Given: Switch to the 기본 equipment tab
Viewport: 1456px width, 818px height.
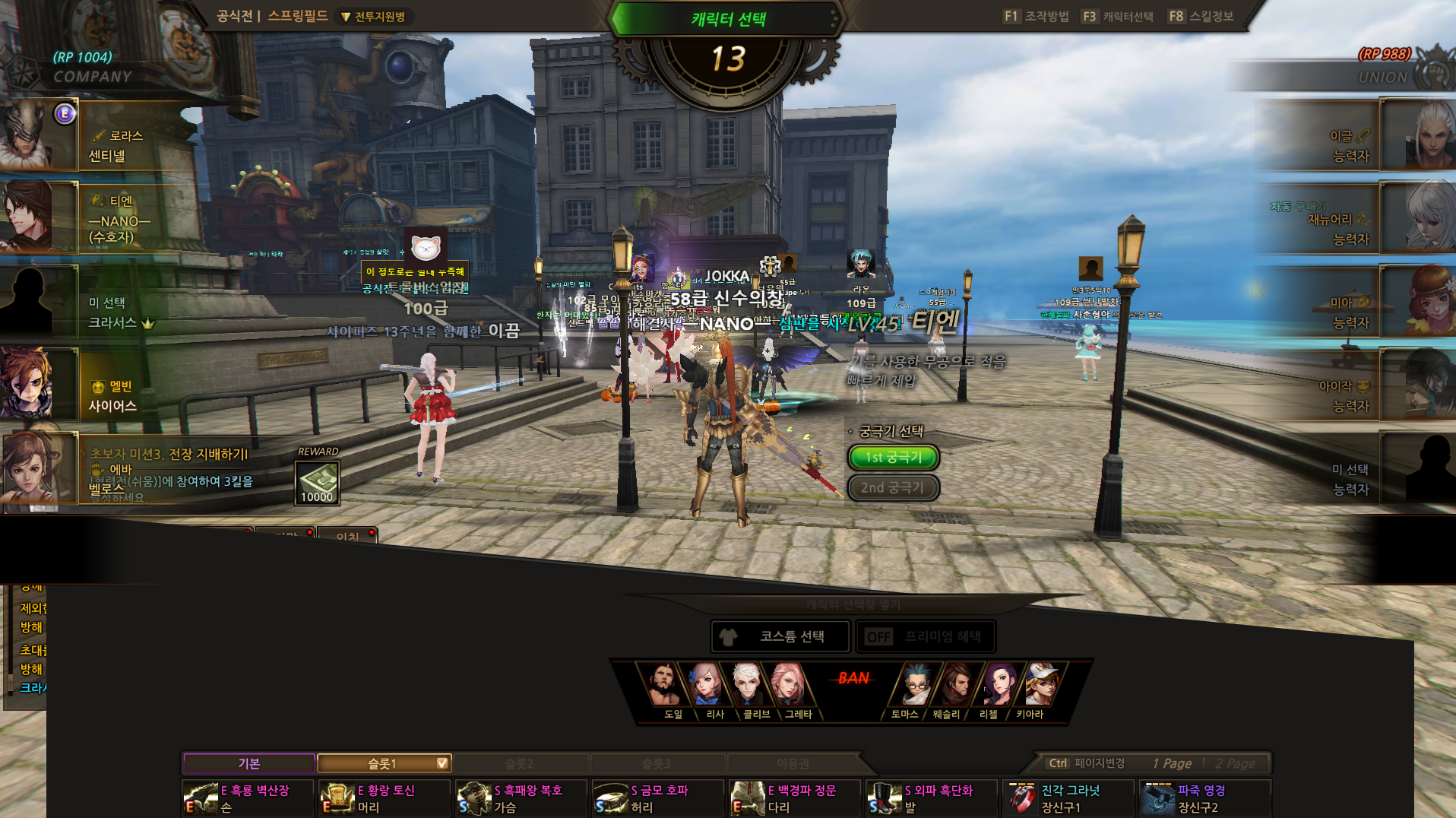Looking at the screenshot, I should coord(249,763).
